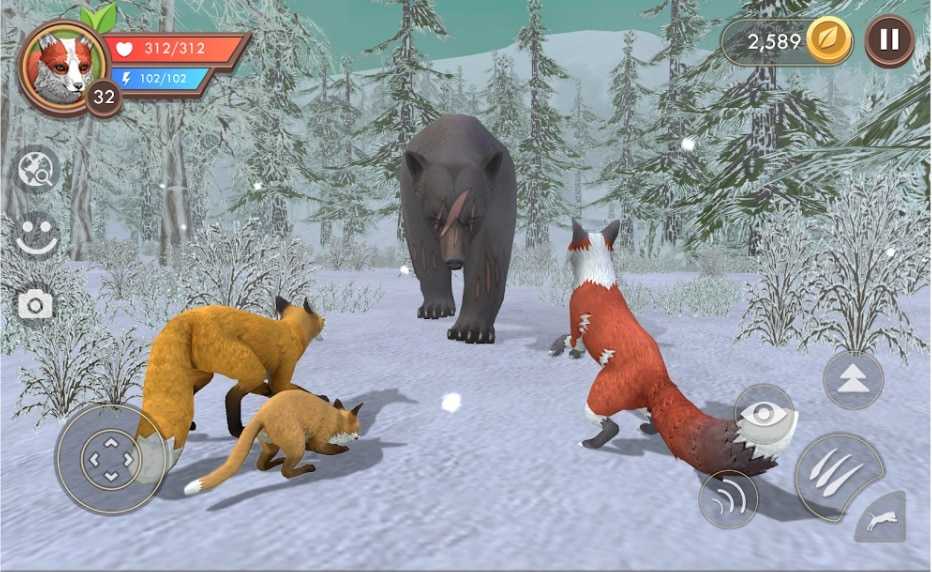Tap the running animal sprint button
The height and width of the screenshot is (572, 932).
click(x=880, y=518)
